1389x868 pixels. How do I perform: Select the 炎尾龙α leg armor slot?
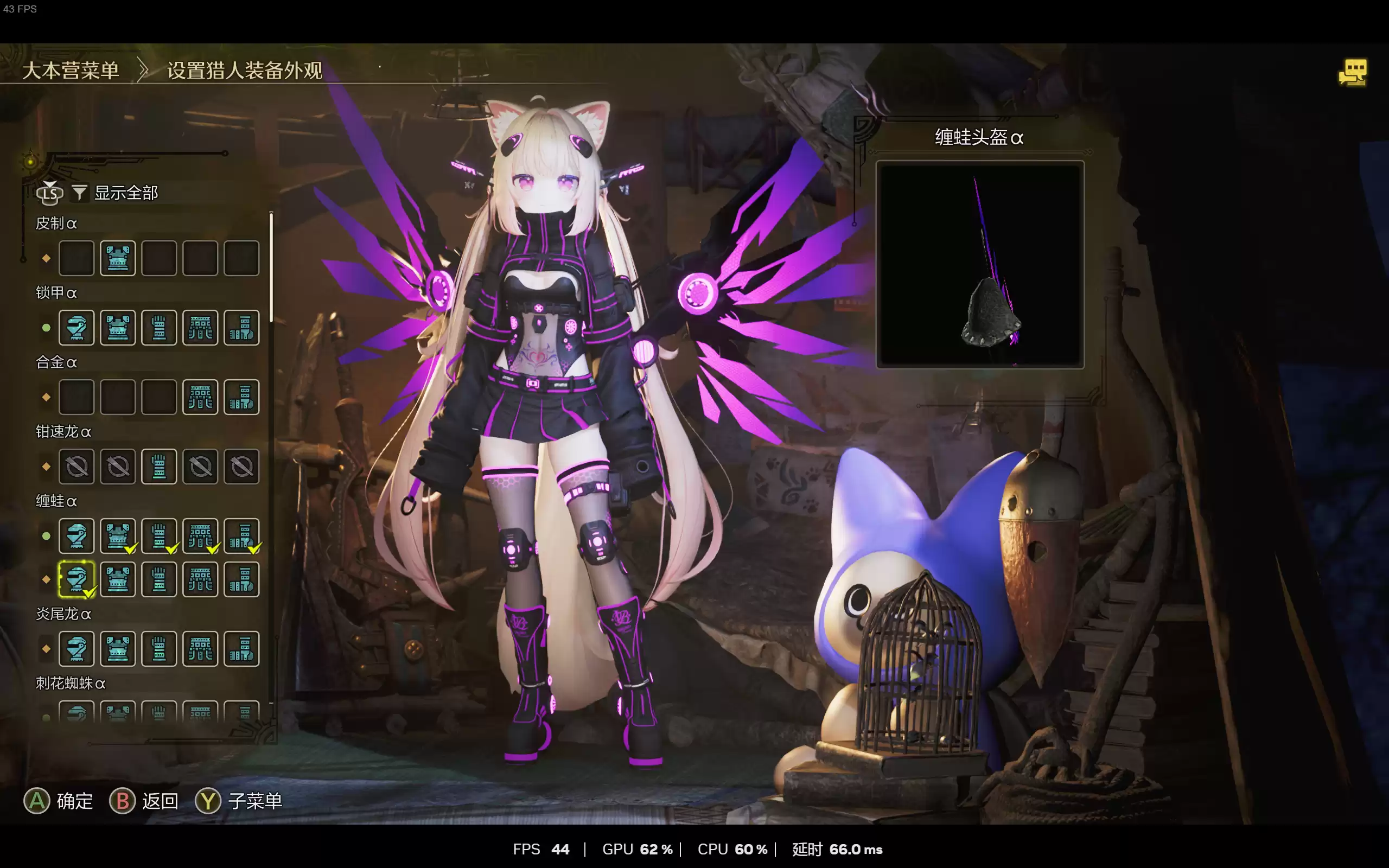(241, 649)
